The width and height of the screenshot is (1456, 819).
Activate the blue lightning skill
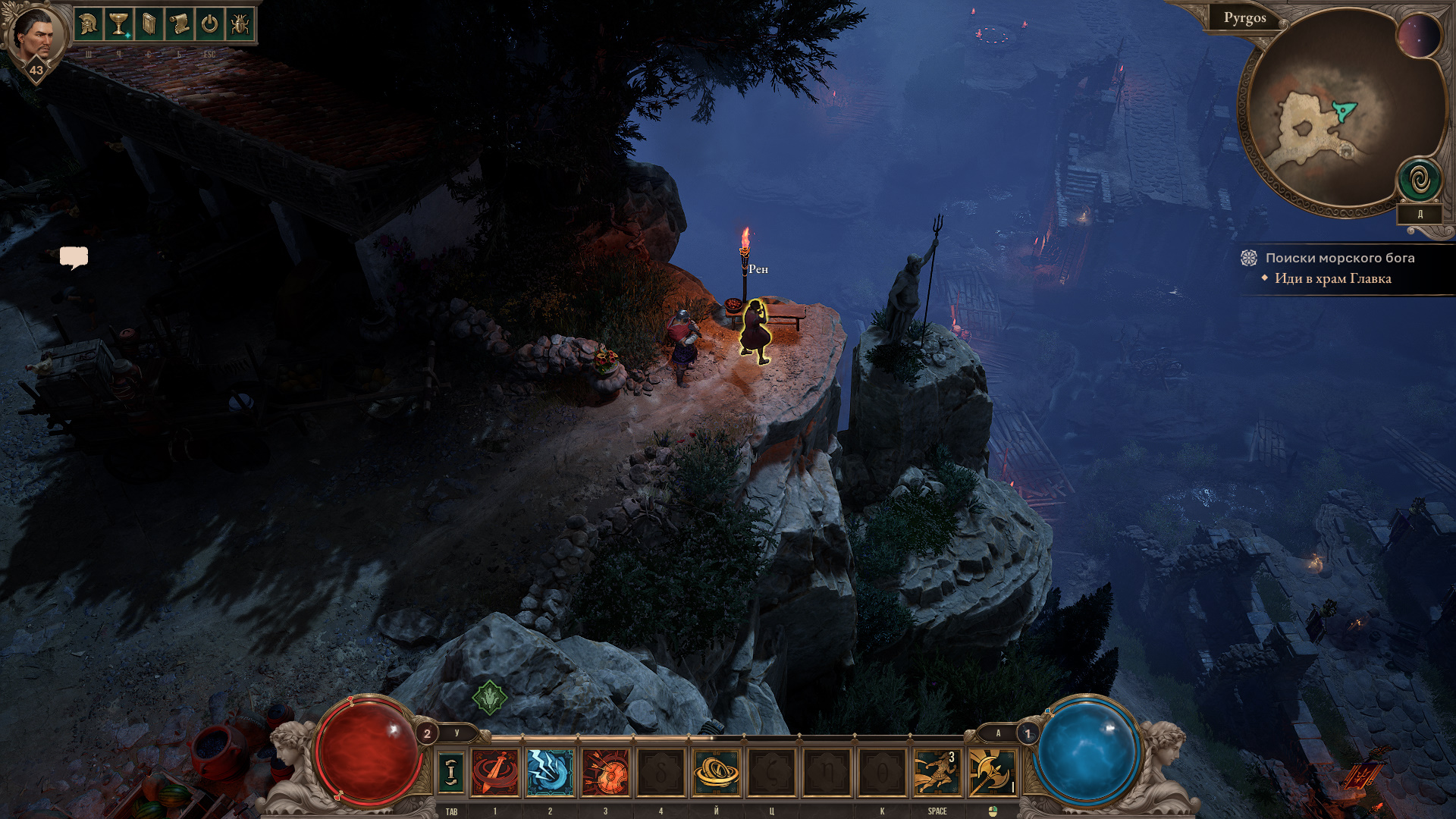pyautogui.click(x=550, y=772)
